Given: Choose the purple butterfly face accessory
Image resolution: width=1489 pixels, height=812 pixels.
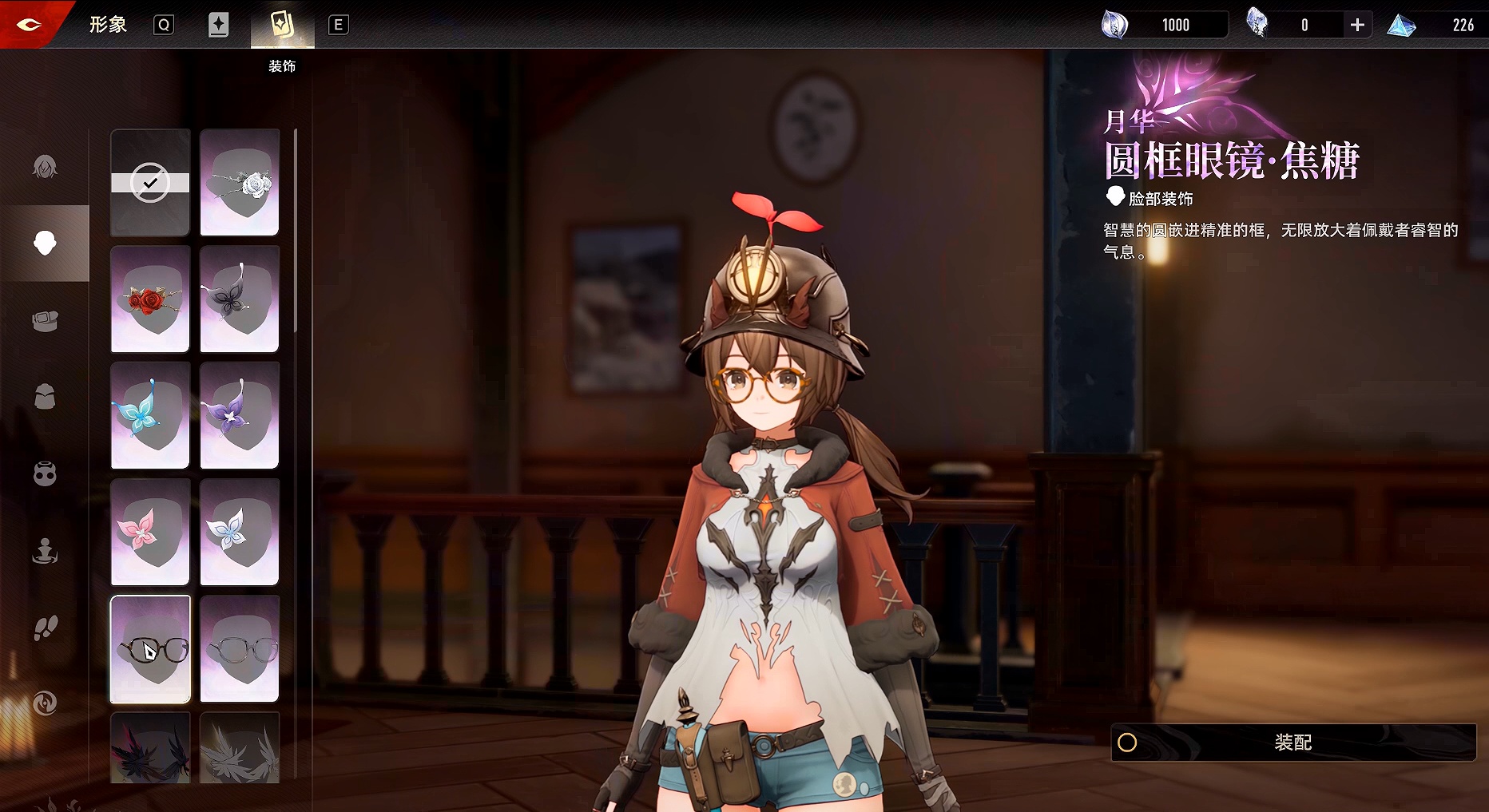Looking at the screenshot, I should click(x=240, y=415).
